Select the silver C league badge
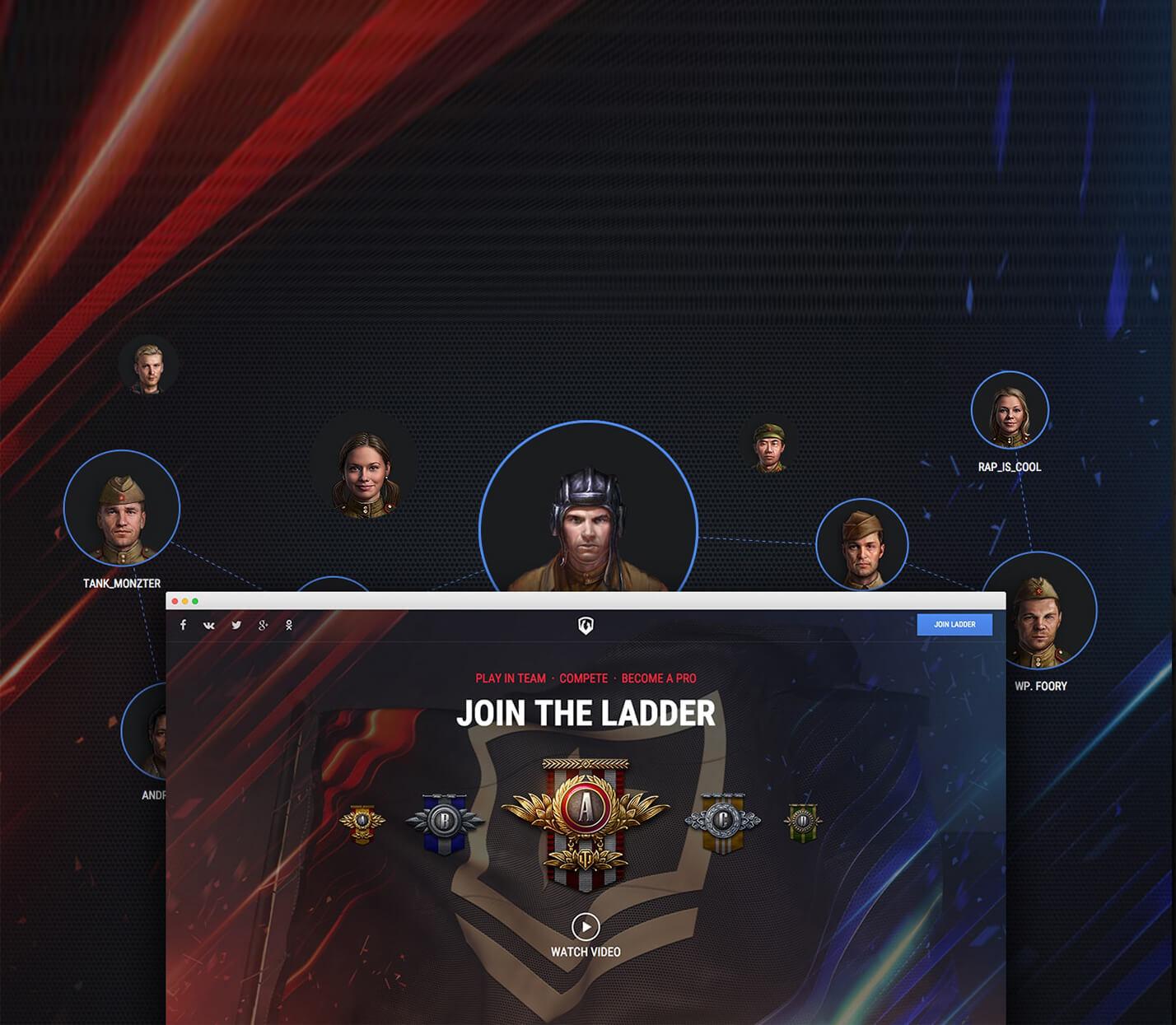This screenshot has width=1176, height=1025. click(722, 822)
